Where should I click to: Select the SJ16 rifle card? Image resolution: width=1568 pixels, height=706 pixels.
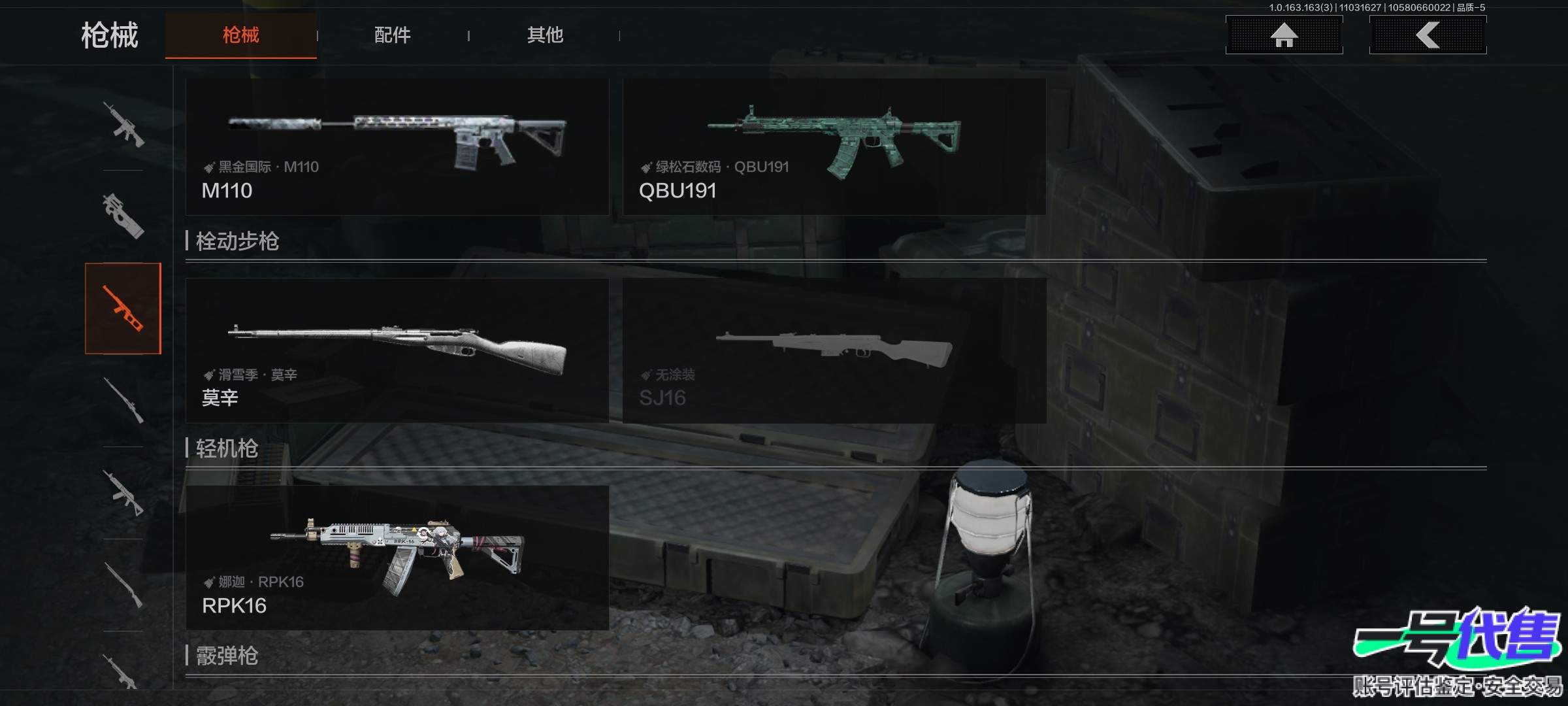pos(834,350)
